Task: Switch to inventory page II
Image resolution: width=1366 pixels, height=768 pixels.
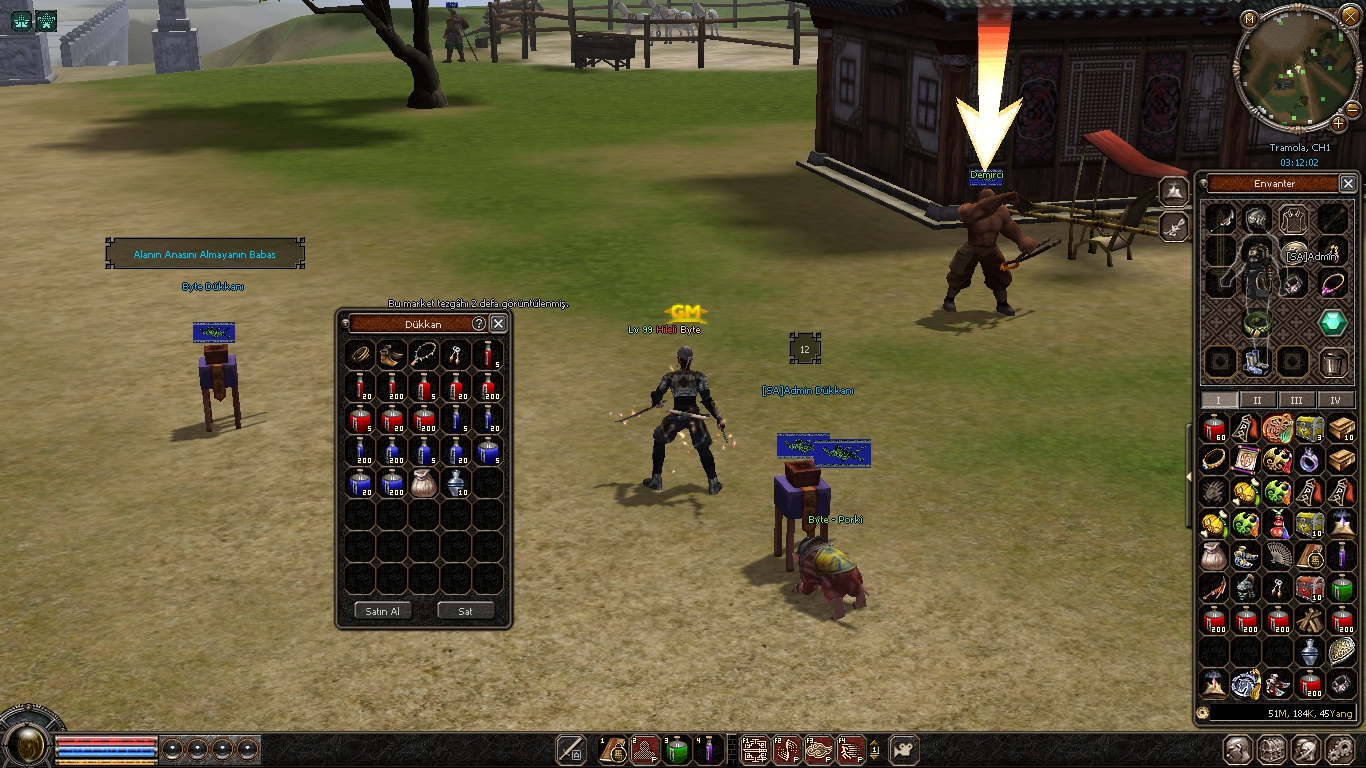Action: click(x=1257, y=400)
